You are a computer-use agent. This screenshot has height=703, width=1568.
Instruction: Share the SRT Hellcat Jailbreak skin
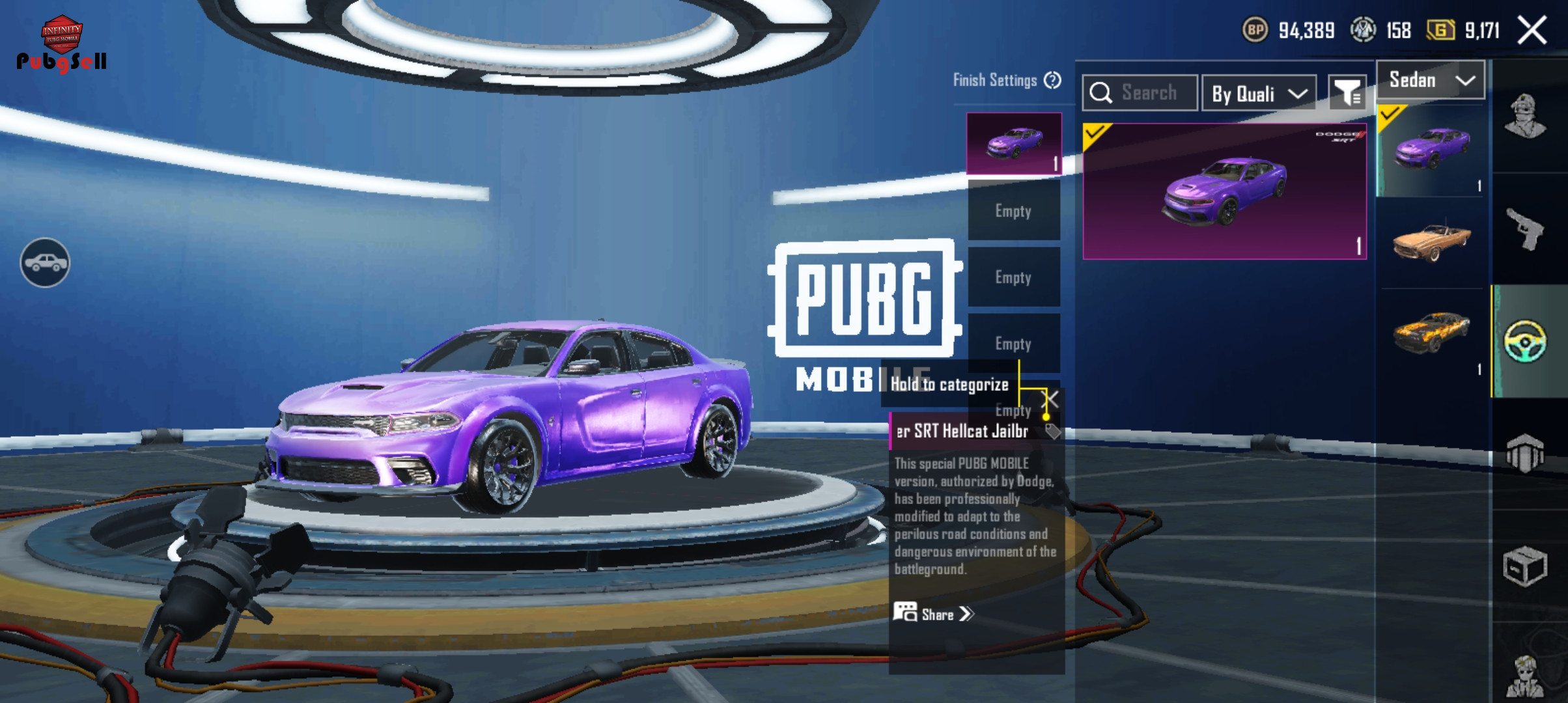[x=934, y=614]
